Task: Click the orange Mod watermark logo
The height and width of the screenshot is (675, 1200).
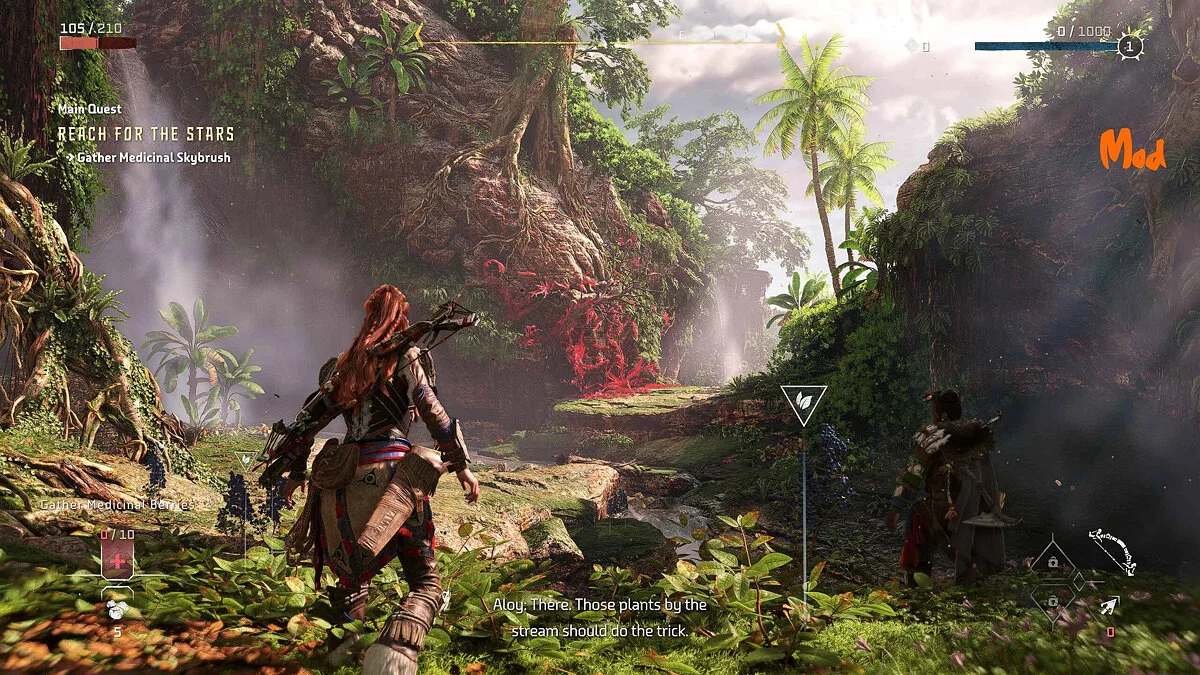Action: 1132,151
